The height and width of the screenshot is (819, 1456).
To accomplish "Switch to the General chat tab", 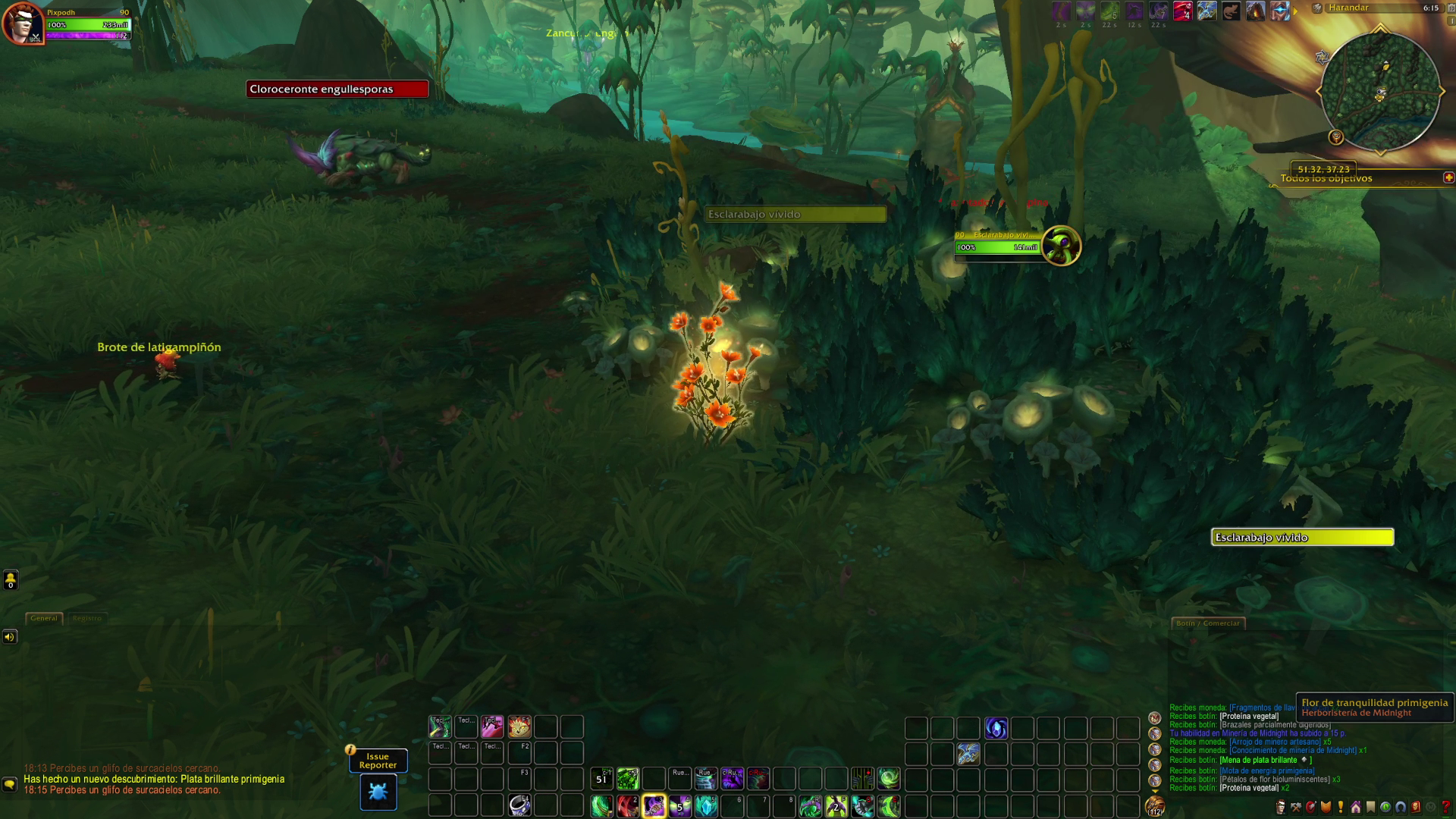I will pyautogui.click(x=44, y=618).
